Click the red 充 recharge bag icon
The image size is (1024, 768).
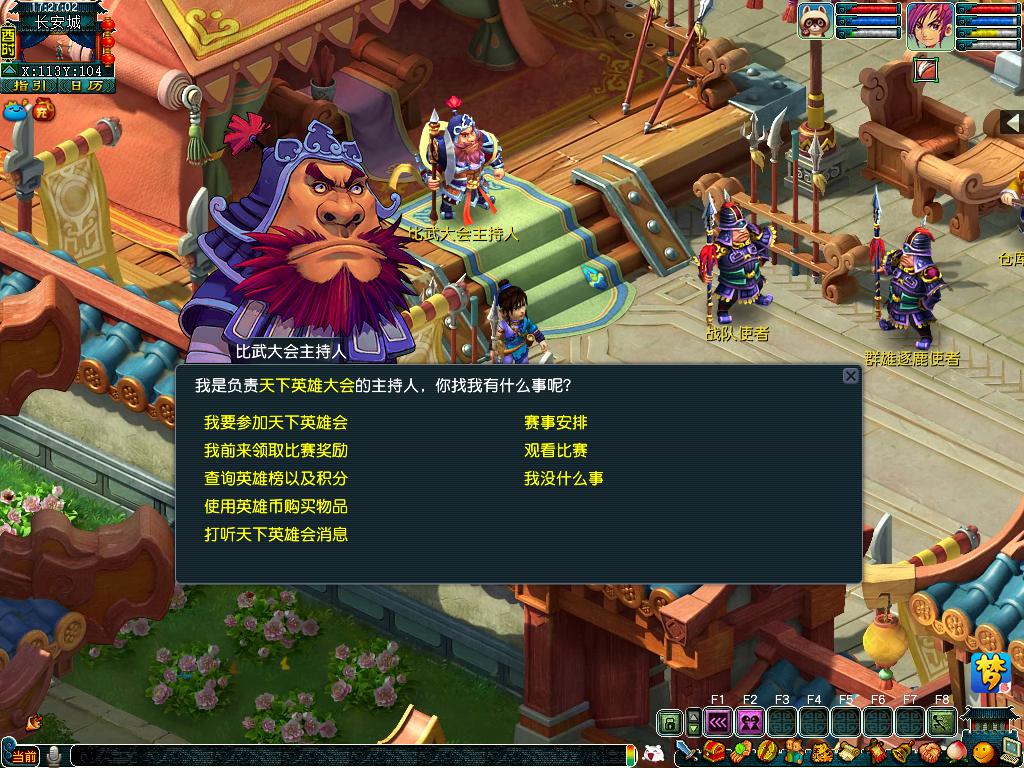click(x=44, y=110)
